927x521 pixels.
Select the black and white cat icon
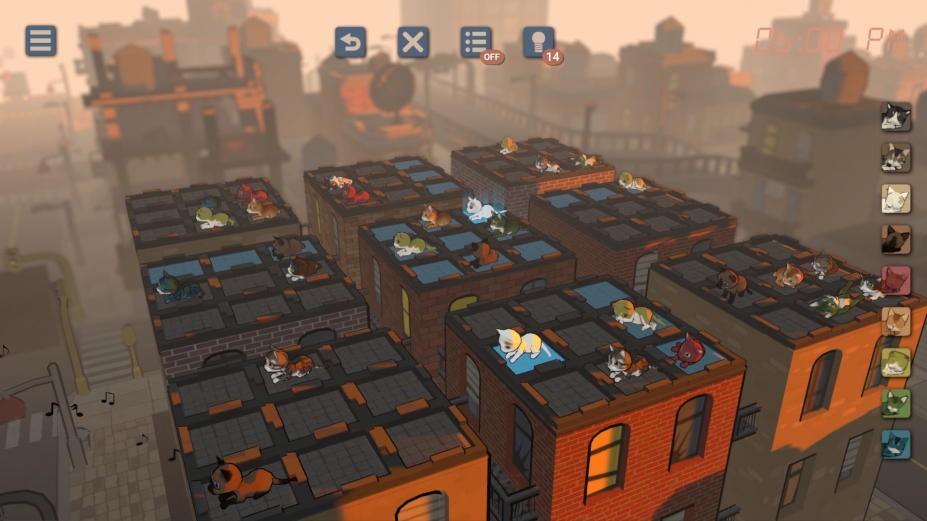(x=895, y=117)
